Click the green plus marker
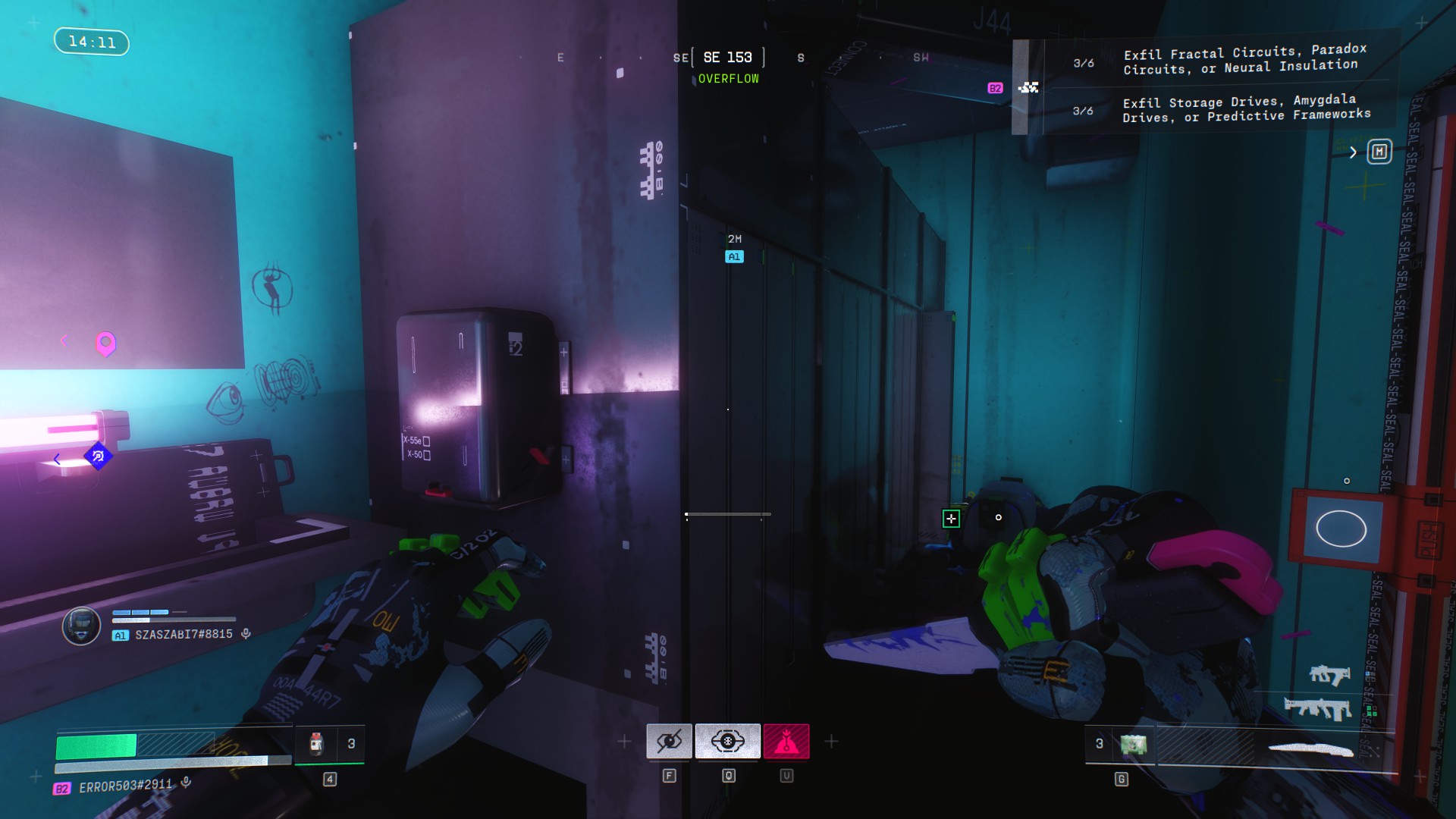Viewport: 1456px width, 819px height. click(951, 519)
